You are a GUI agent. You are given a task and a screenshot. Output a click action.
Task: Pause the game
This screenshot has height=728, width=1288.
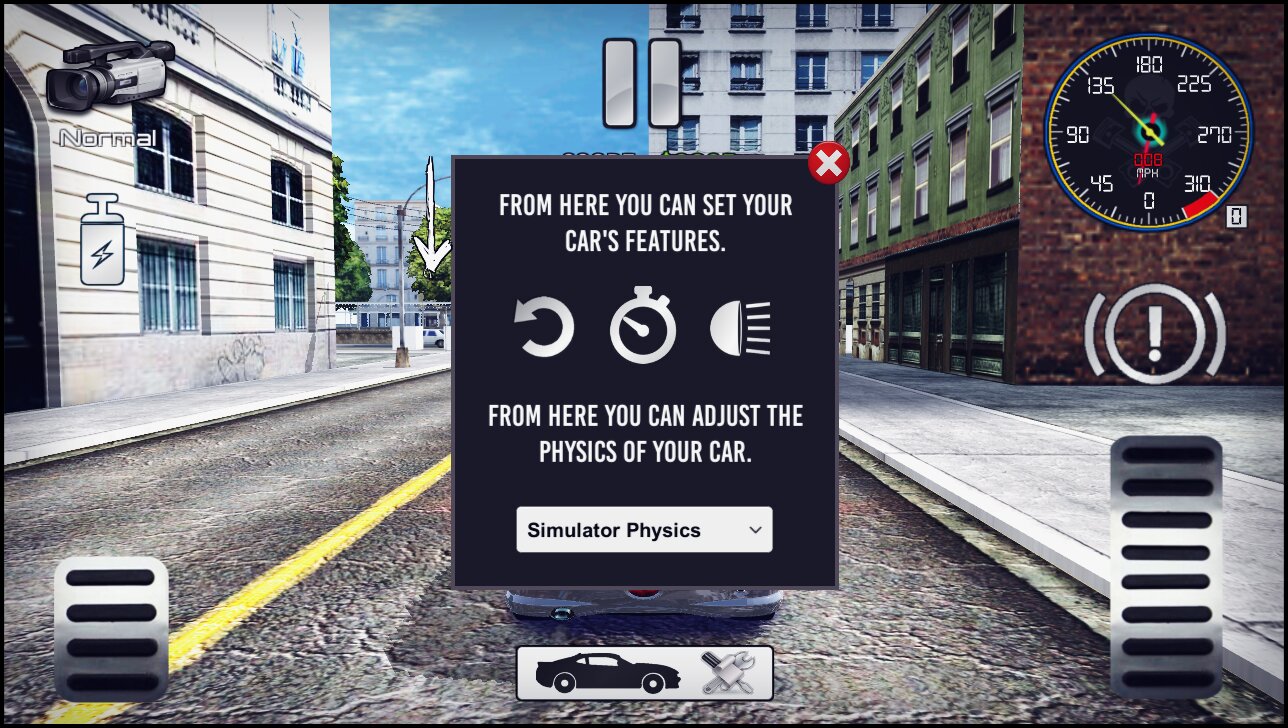(642, 83)
